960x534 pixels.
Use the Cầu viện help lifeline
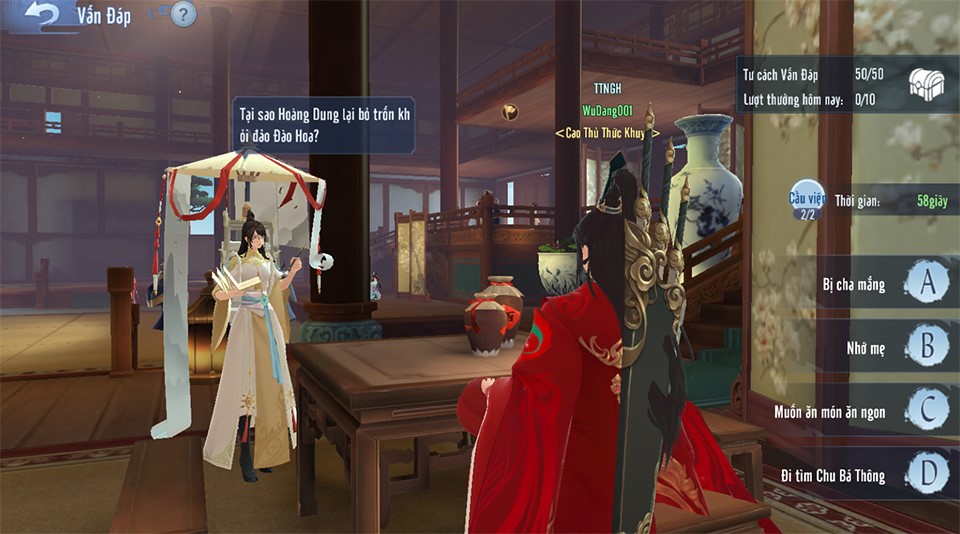coord(806,200)
